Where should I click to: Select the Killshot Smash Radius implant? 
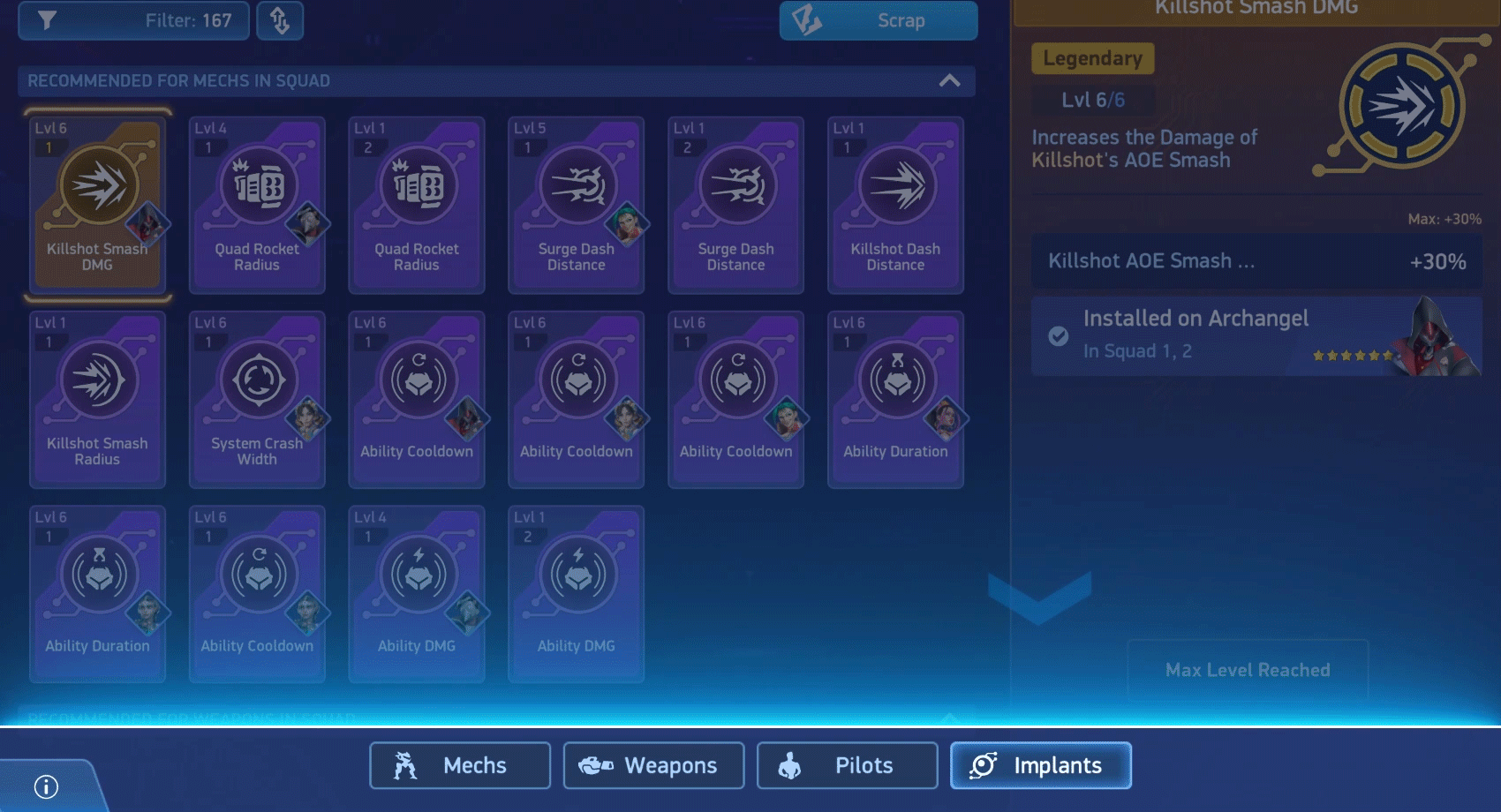click(x=97, y=397)
